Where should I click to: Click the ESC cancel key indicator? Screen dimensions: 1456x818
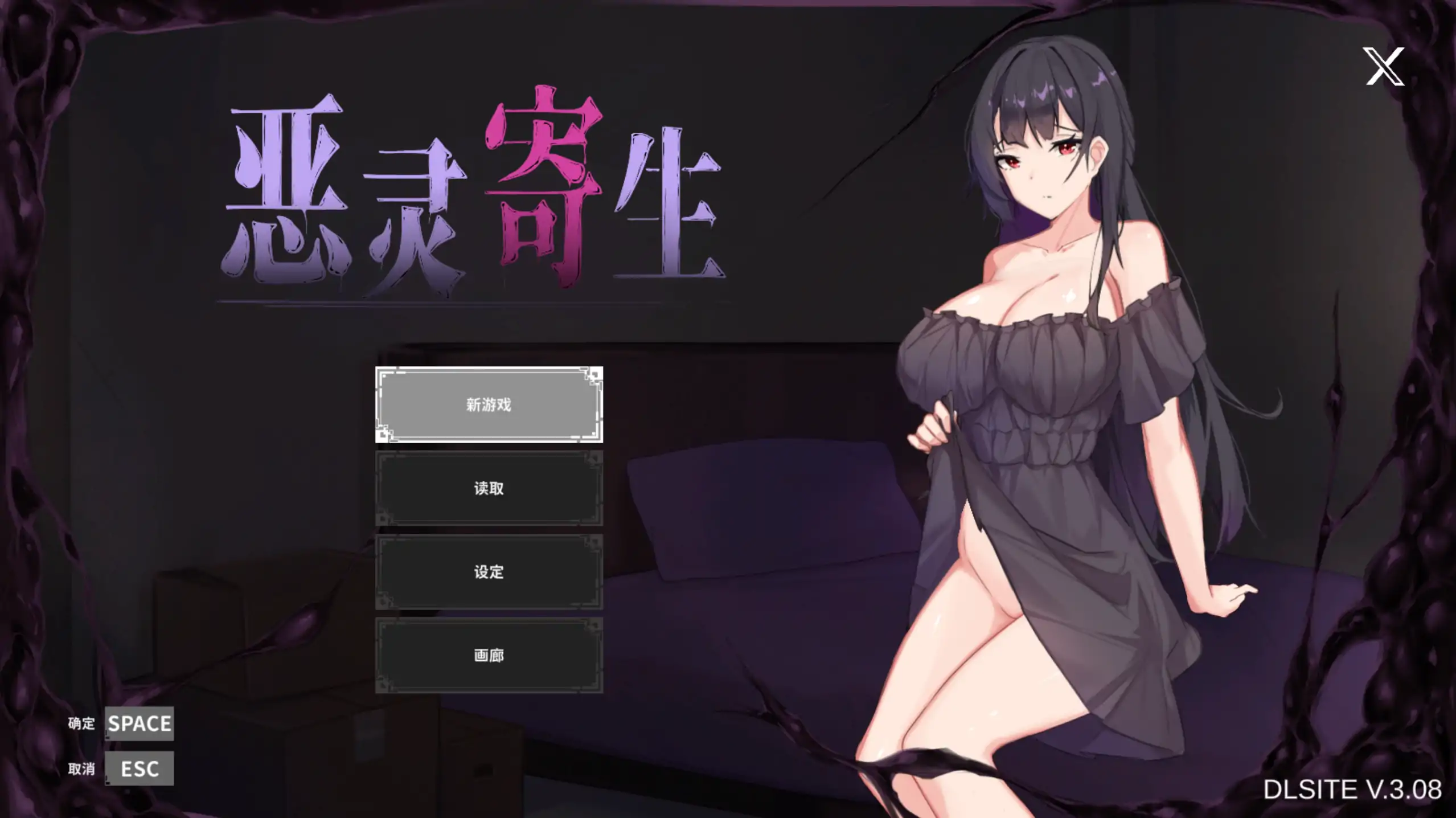(x=140, y=769)
